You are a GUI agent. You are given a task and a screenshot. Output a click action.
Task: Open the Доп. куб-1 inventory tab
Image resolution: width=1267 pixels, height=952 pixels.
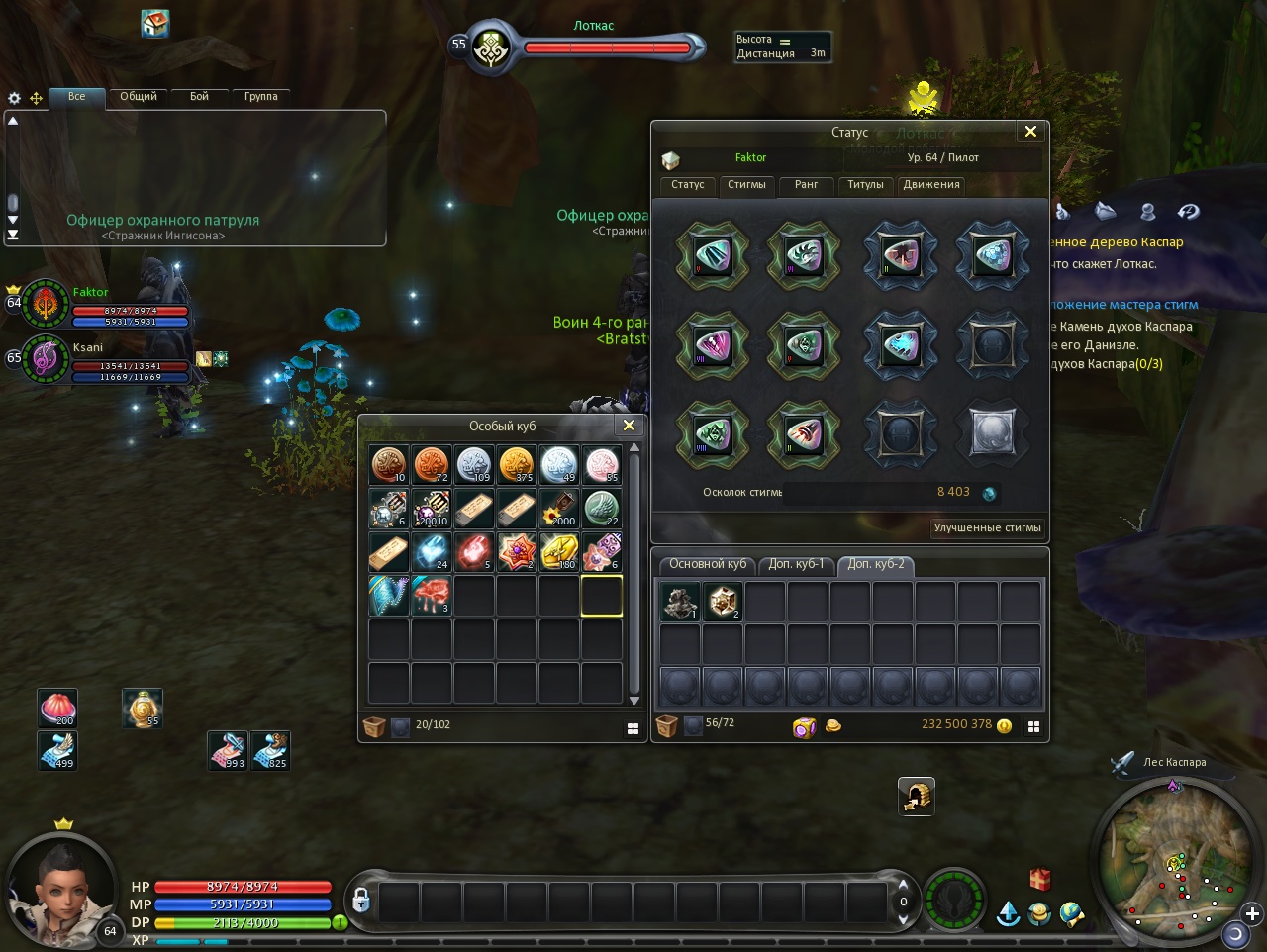796,564
